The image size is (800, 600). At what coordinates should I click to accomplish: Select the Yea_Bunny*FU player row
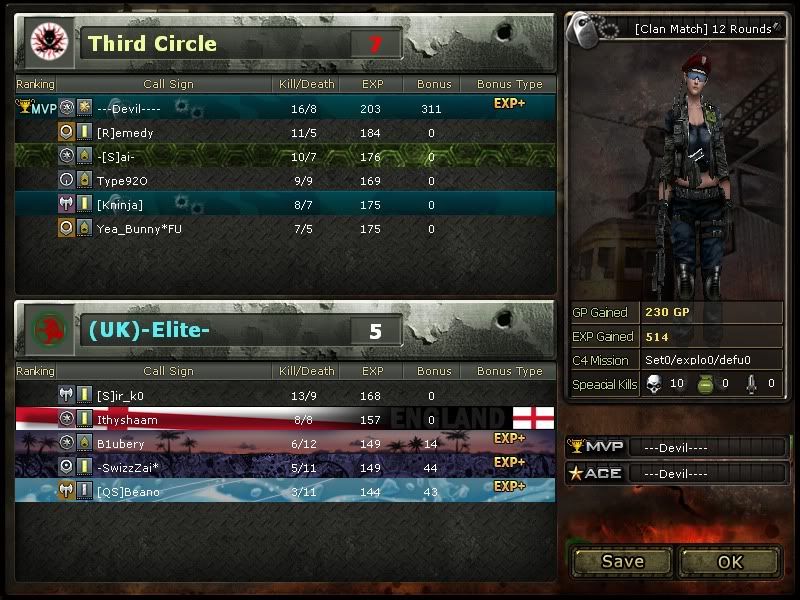285,228
